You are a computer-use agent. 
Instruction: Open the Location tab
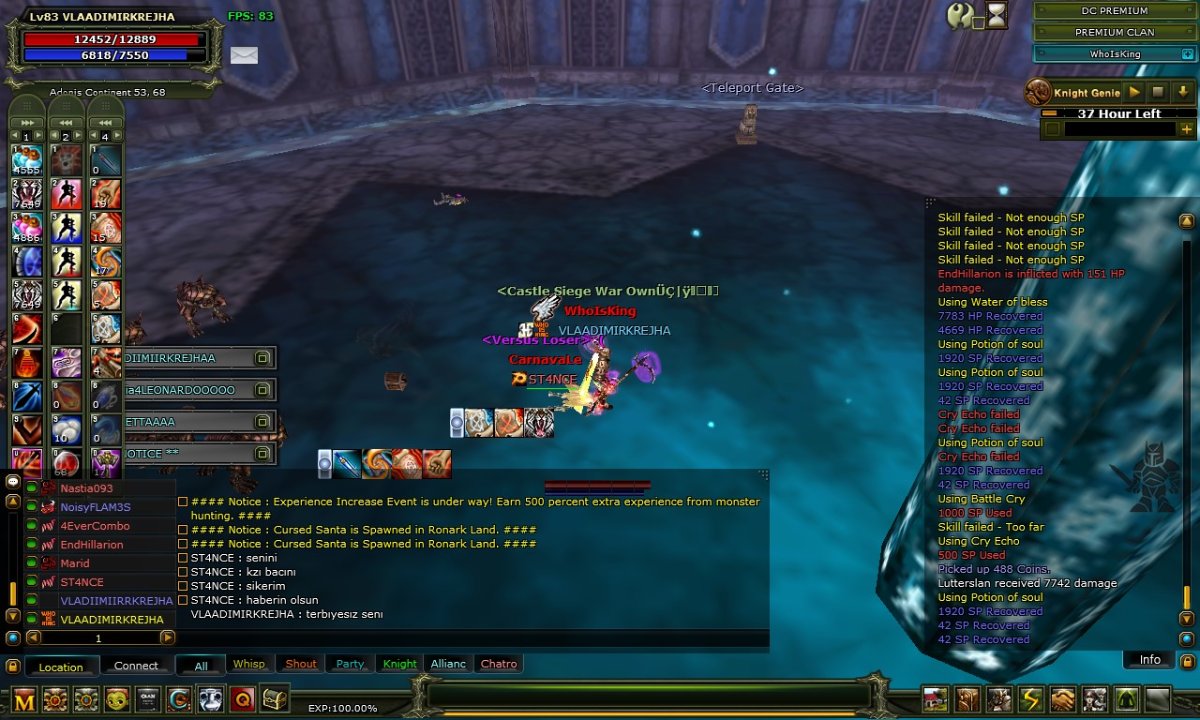[61, 666]
